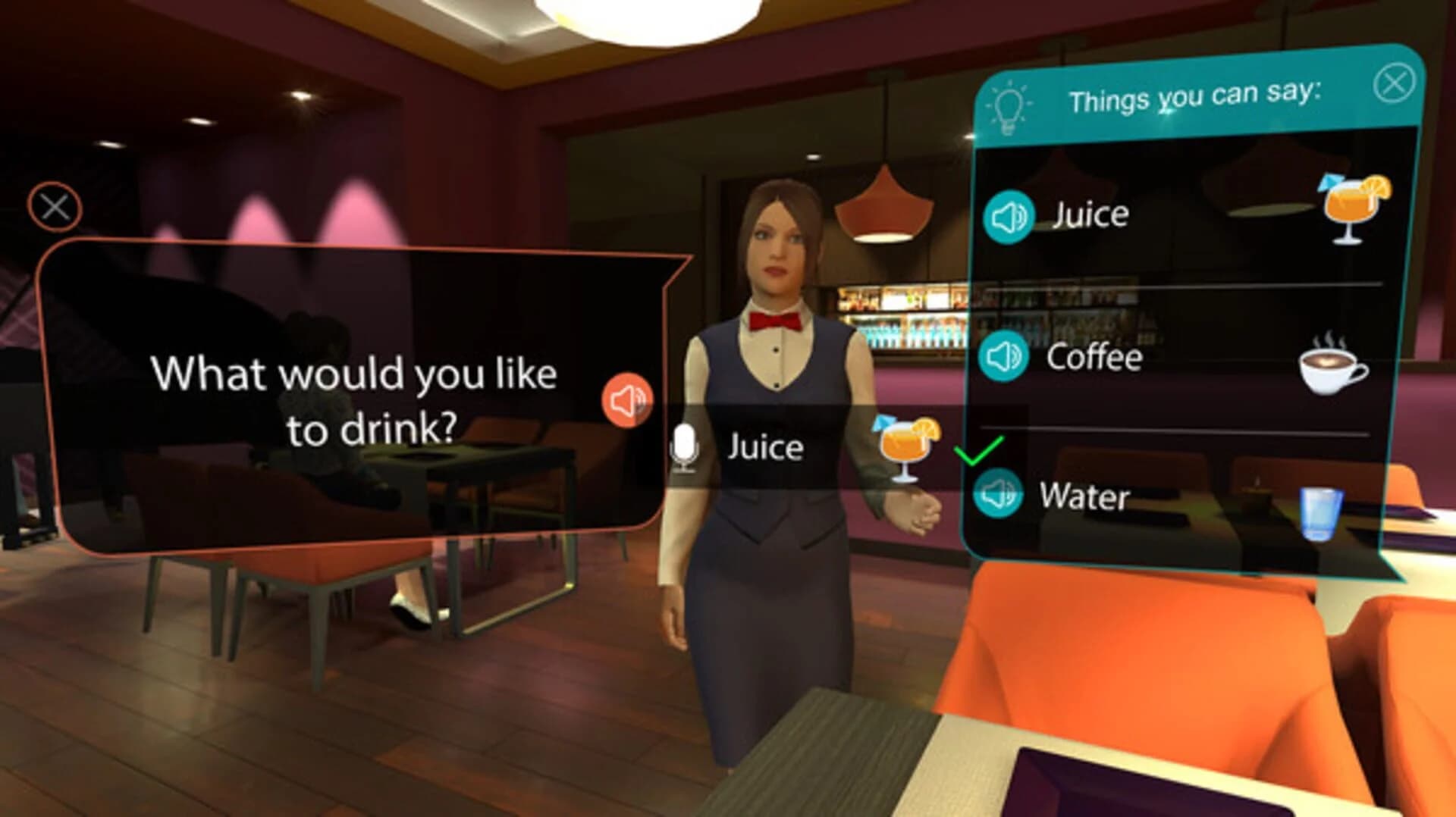Click the microphone icon on the speech bar
1456x817 pixels.
pos(685,446)
